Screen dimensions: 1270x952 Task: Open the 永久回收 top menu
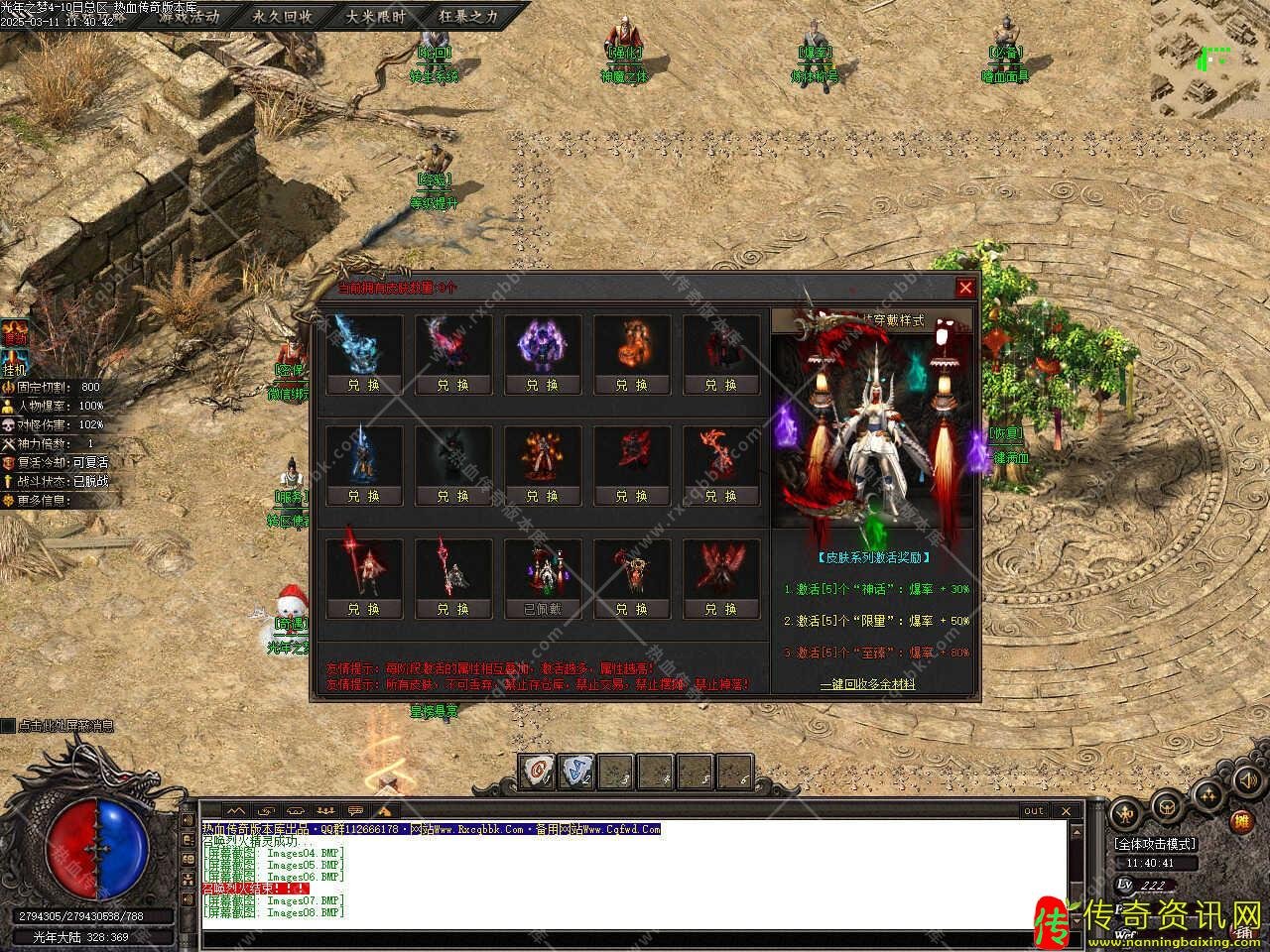[282, 16]
